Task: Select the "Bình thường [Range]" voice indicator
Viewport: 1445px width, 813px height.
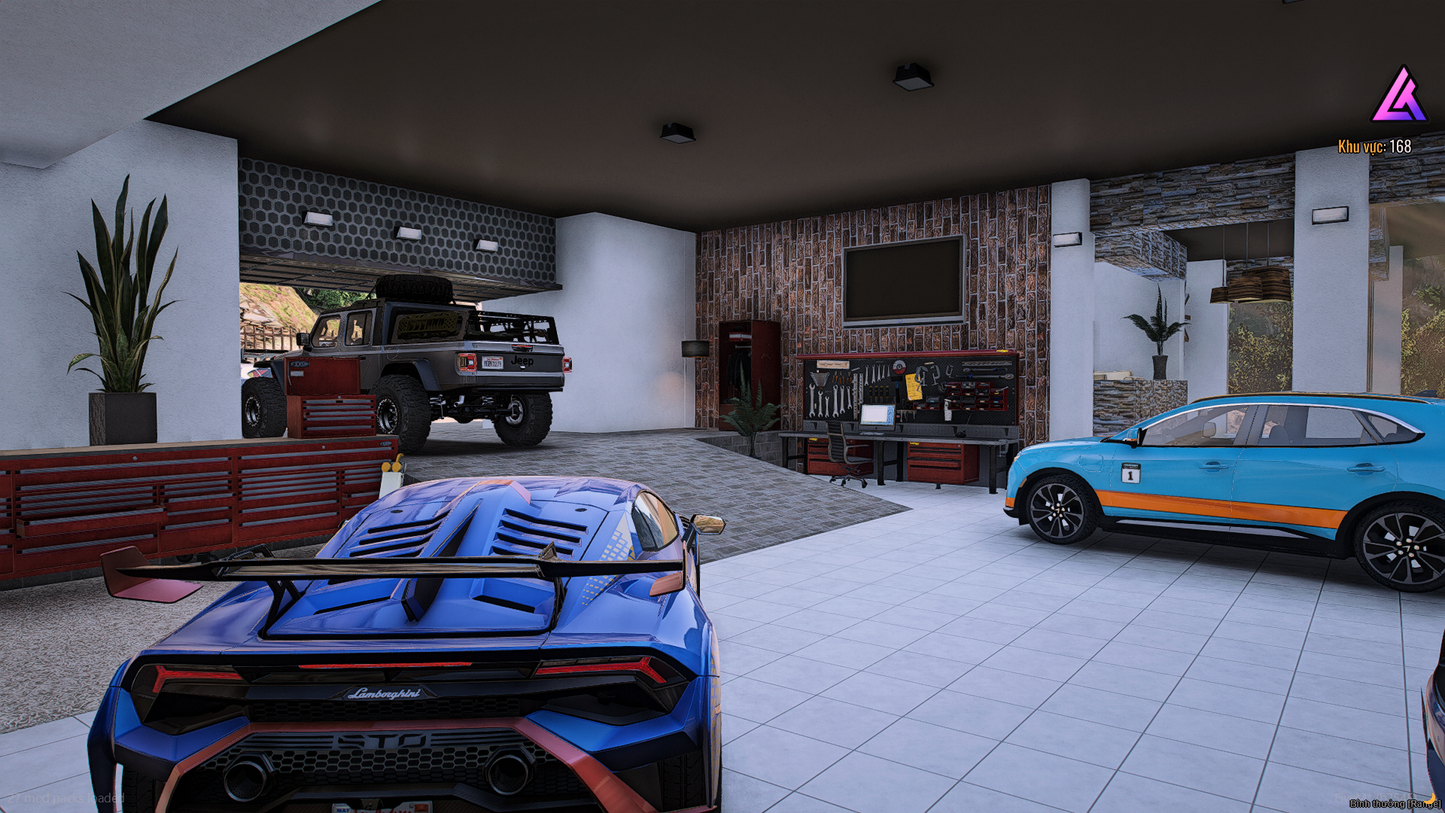Action: coord(1393,803)
